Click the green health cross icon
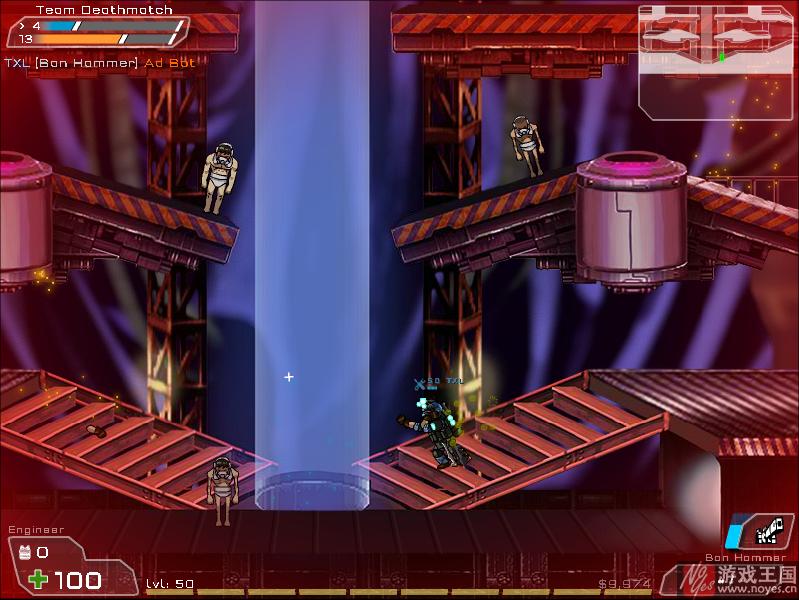This screenshot has width=799, height=600. pyautogui.click(x=38, y=579)
